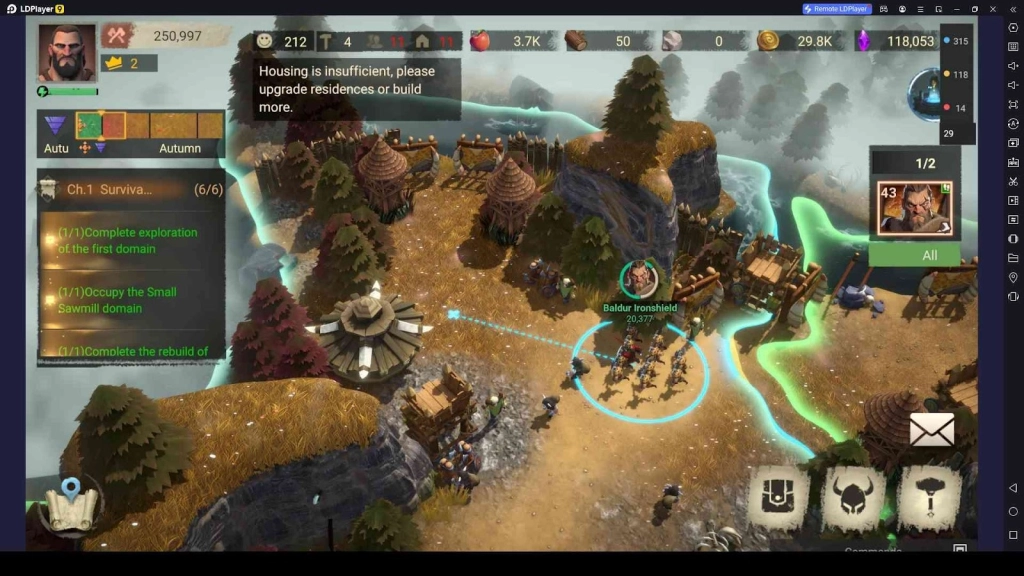Screen dimensions: 1024x576
Task: Check the purple gem currency
Action: tap(895, 41)
